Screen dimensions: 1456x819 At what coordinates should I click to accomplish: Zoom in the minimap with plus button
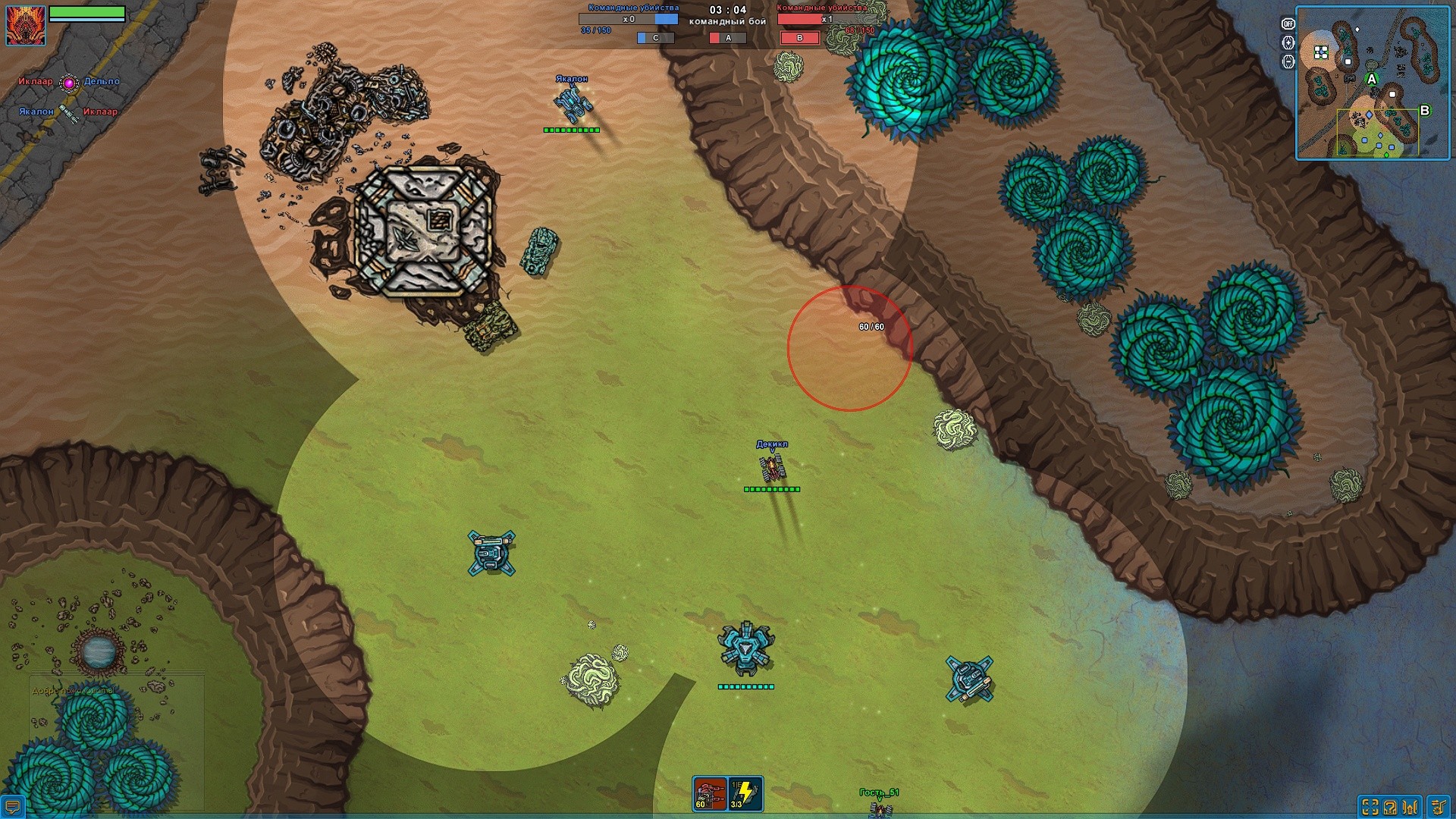1288,43
